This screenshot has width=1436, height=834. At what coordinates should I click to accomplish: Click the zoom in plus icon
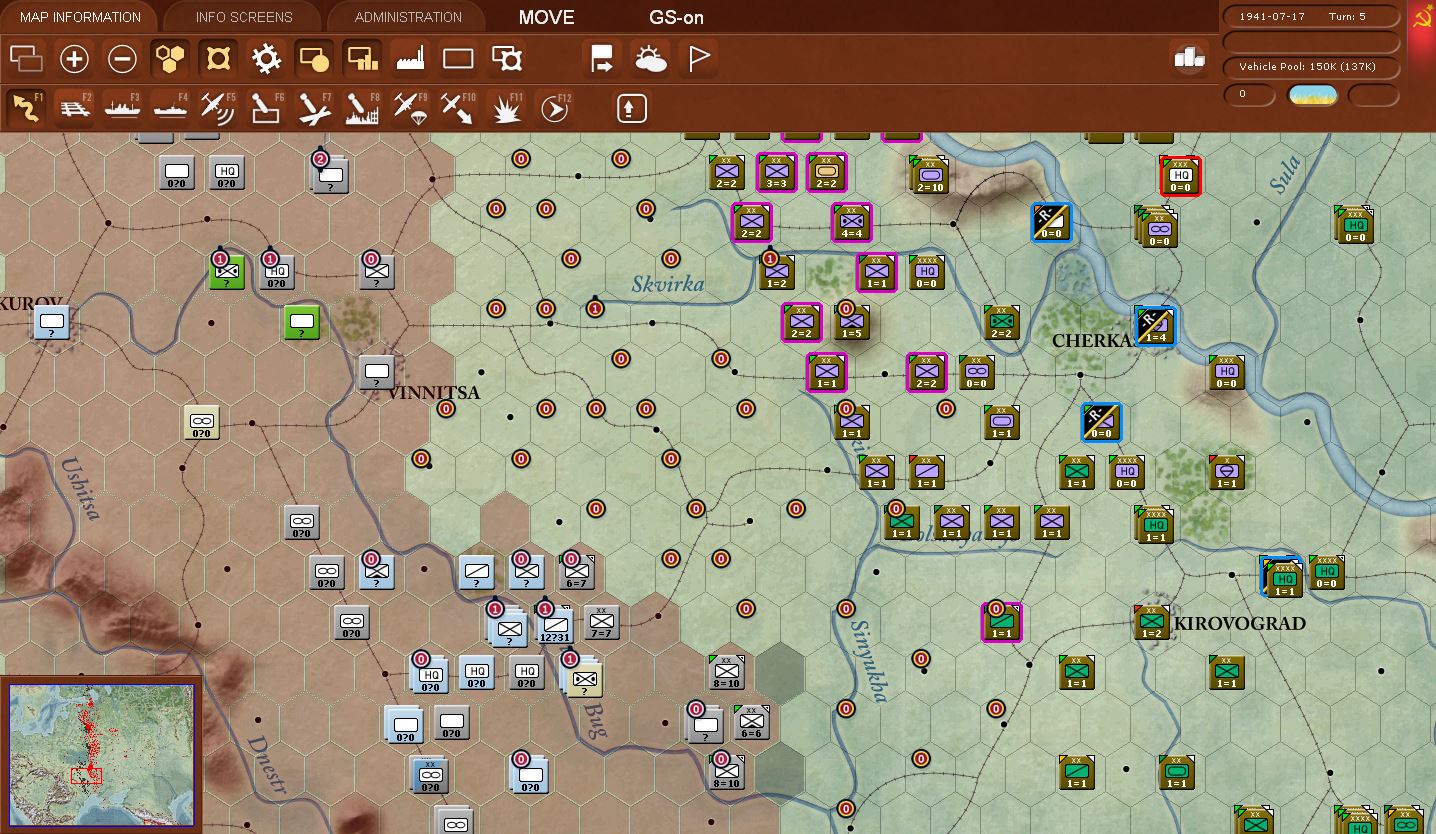74,58
